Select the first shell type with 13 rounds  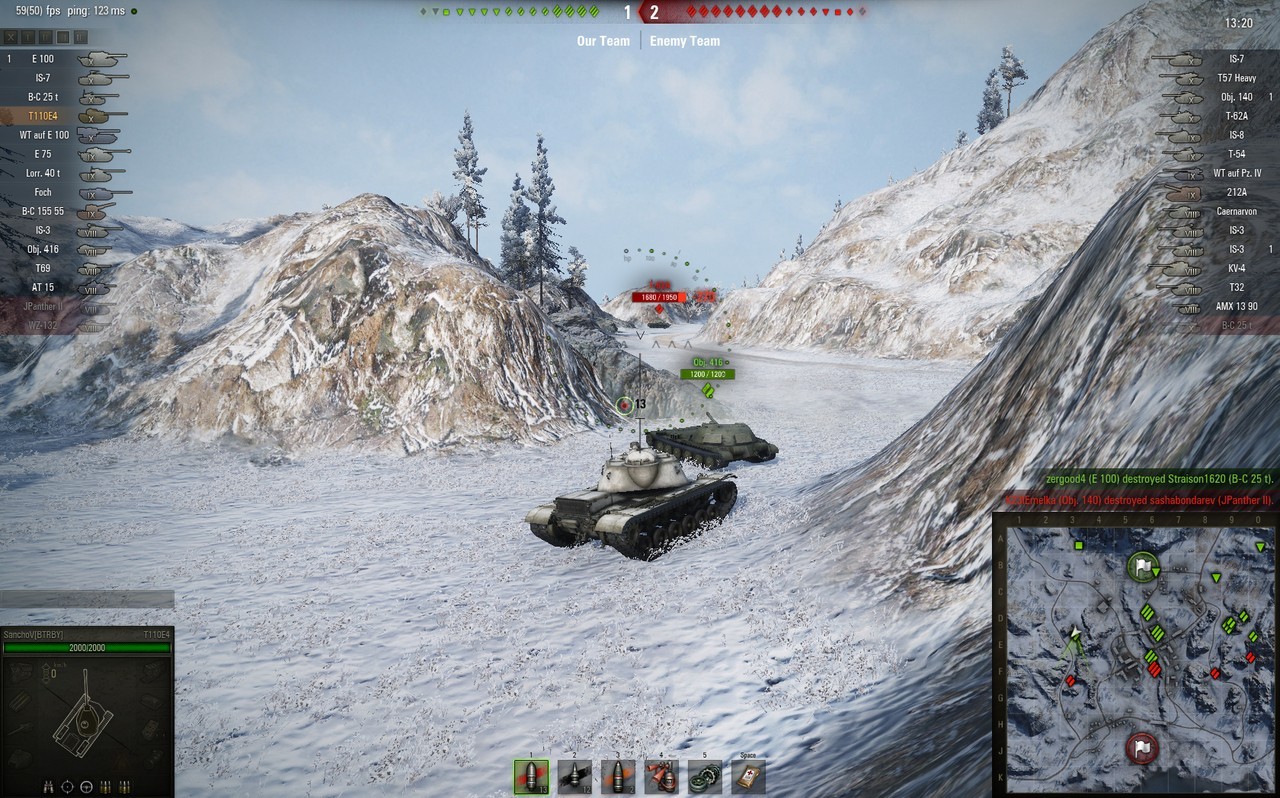pos(531,777)
